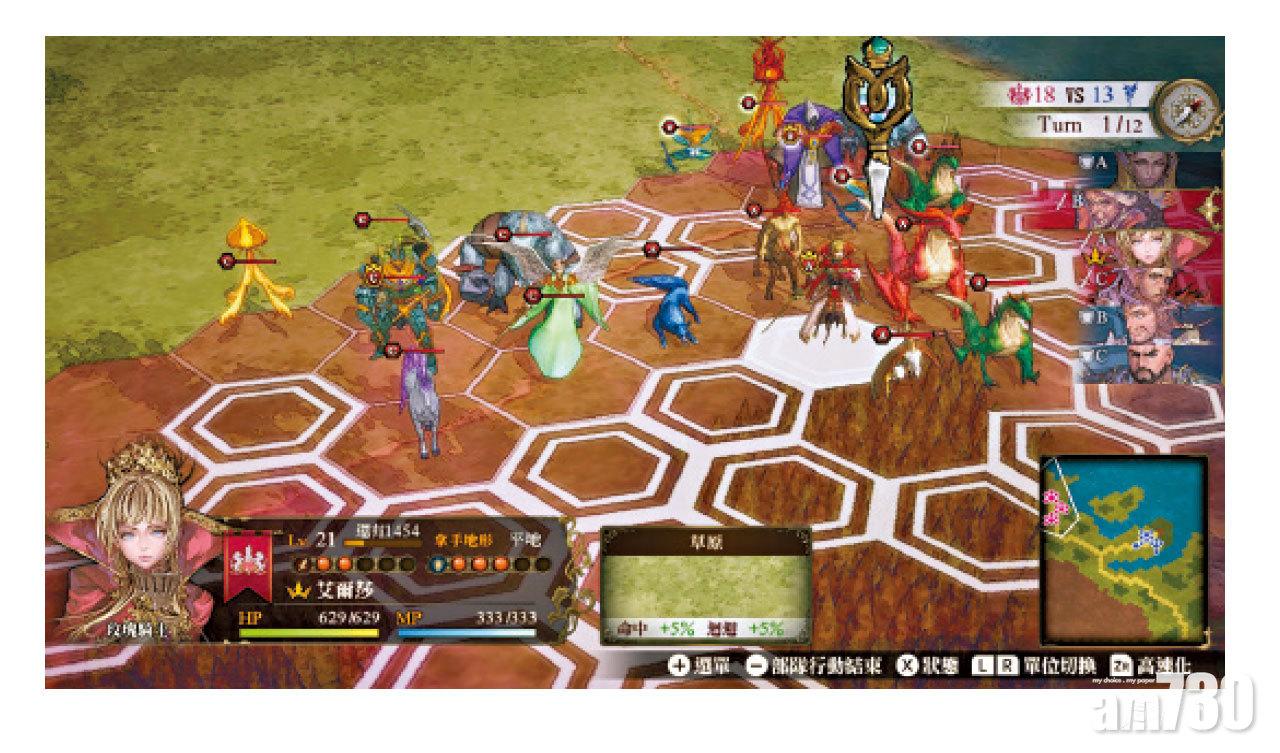Select the bald bearded knight's portrait
The image size is (1280, 753).
coord(1152,363)
